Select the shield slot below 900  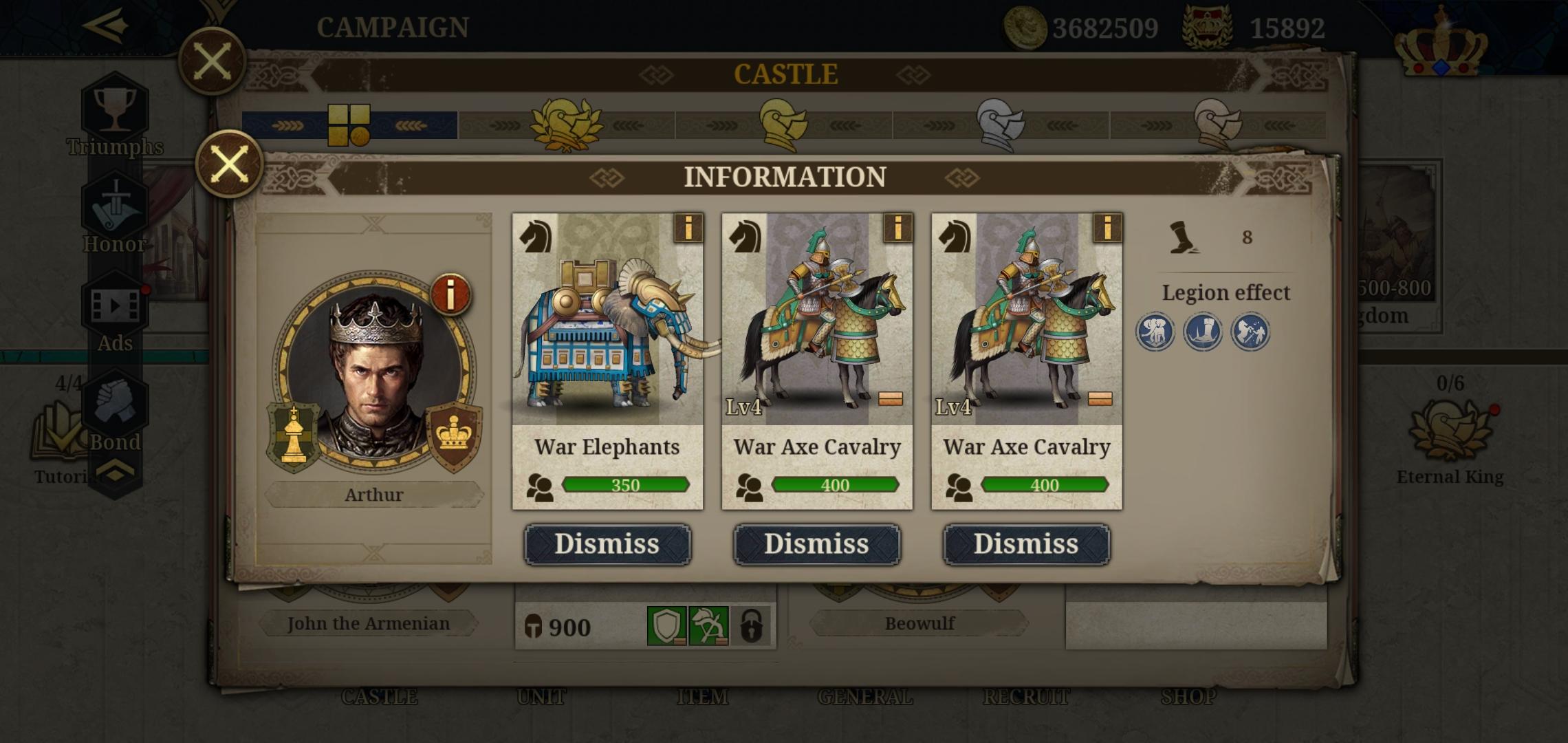667,627
